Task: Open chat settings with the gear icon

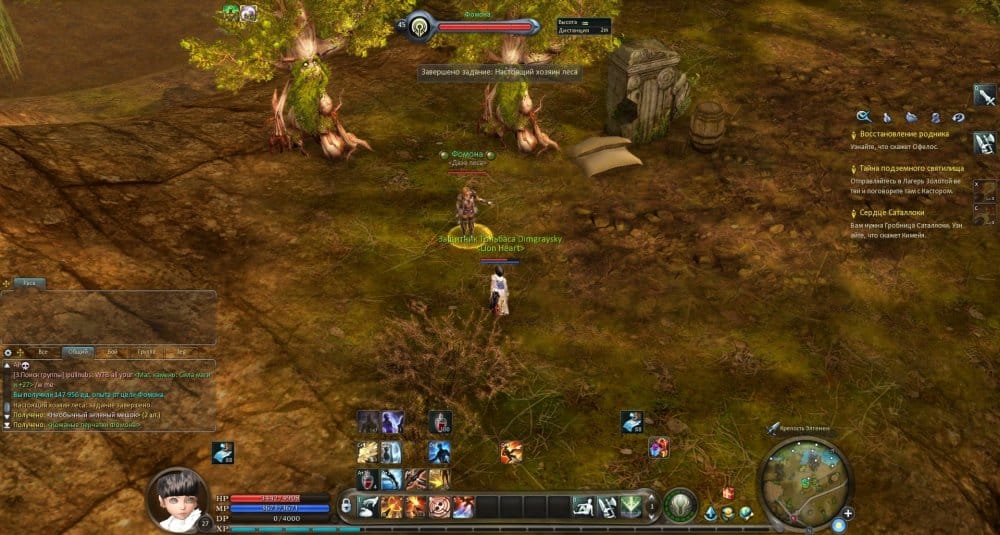Action: click(x=8, y=352)
